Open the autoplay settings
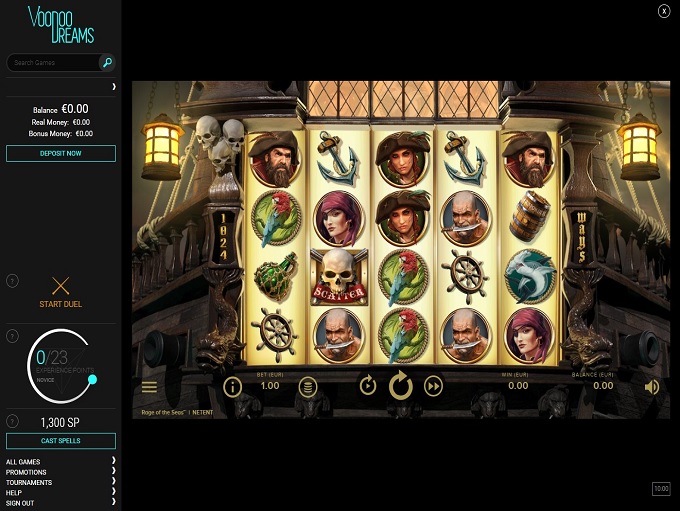Screen dimensions: 680x511 coord(368,386)
